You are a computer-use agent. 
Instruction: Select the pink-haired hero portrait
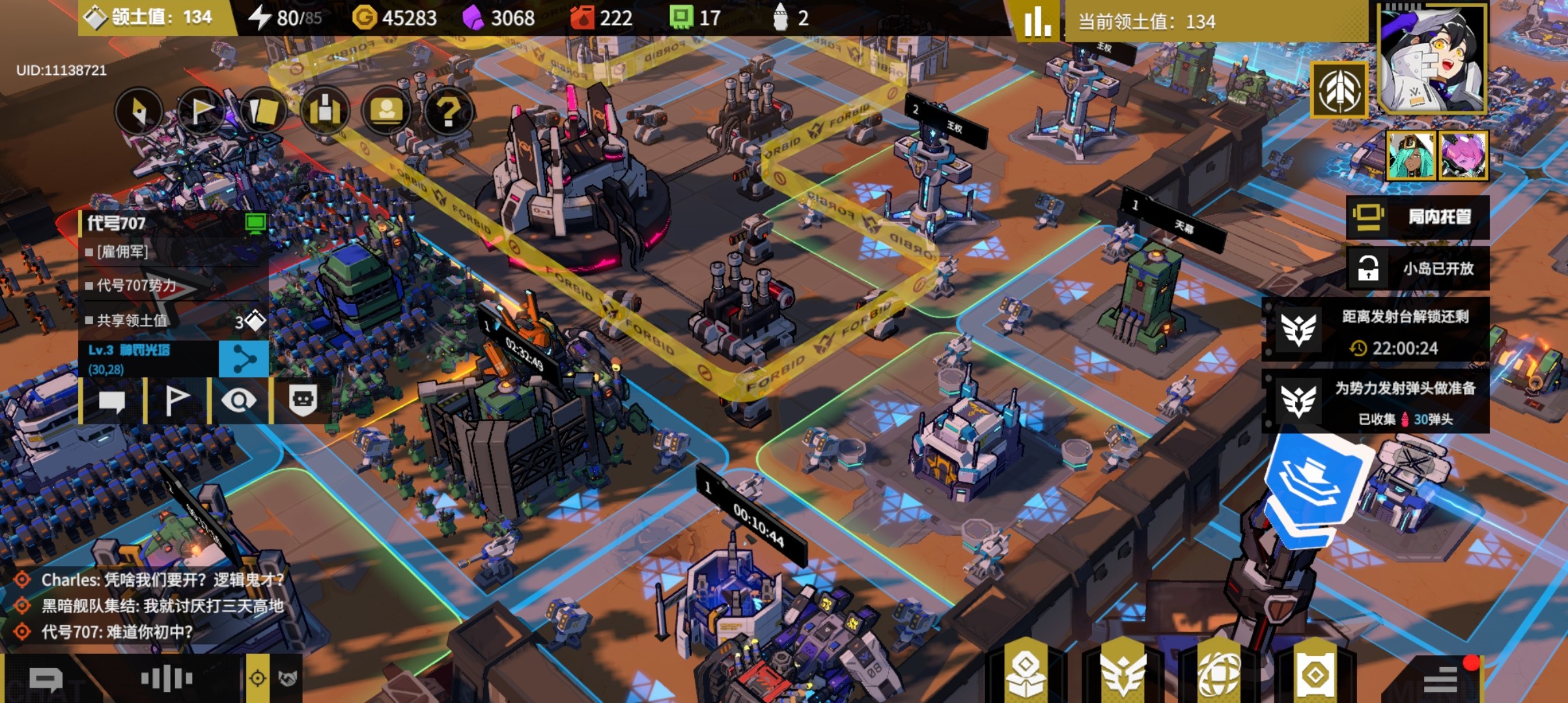point(1464,155)
